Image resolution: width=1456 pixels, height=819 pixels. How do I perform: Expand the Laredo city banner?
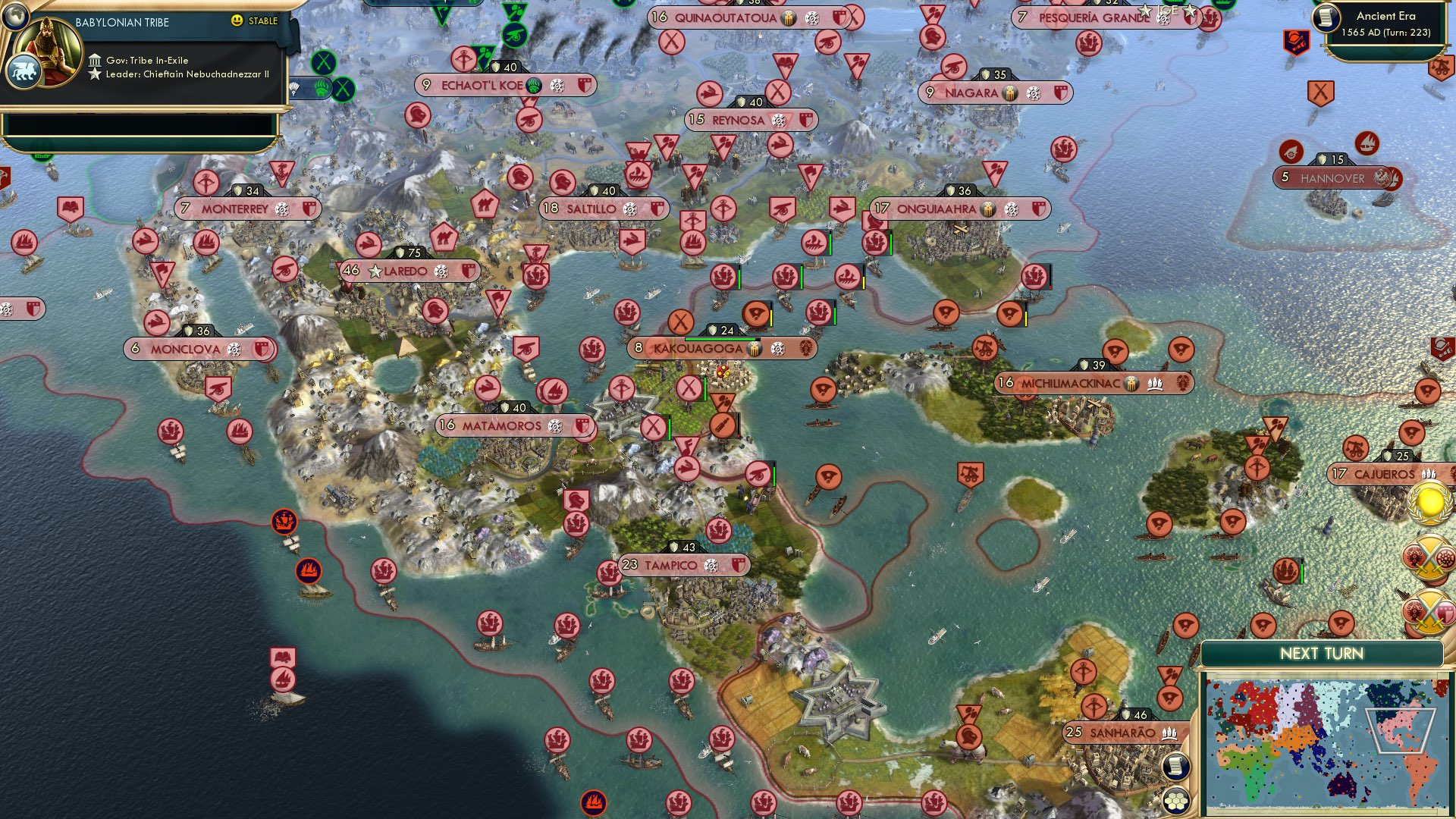409,269
